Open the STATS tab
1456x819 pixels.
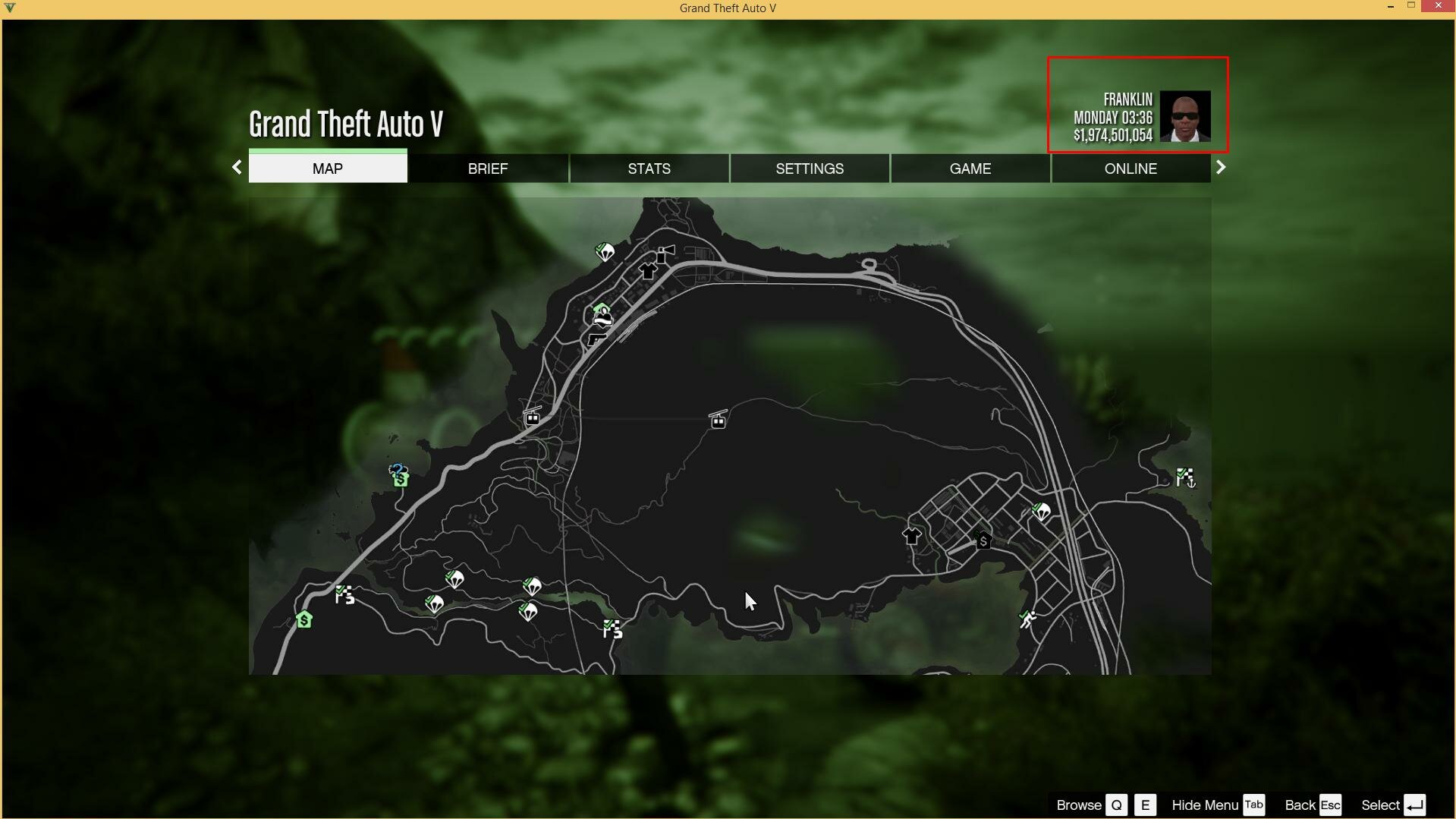click(x=649, y=169)
